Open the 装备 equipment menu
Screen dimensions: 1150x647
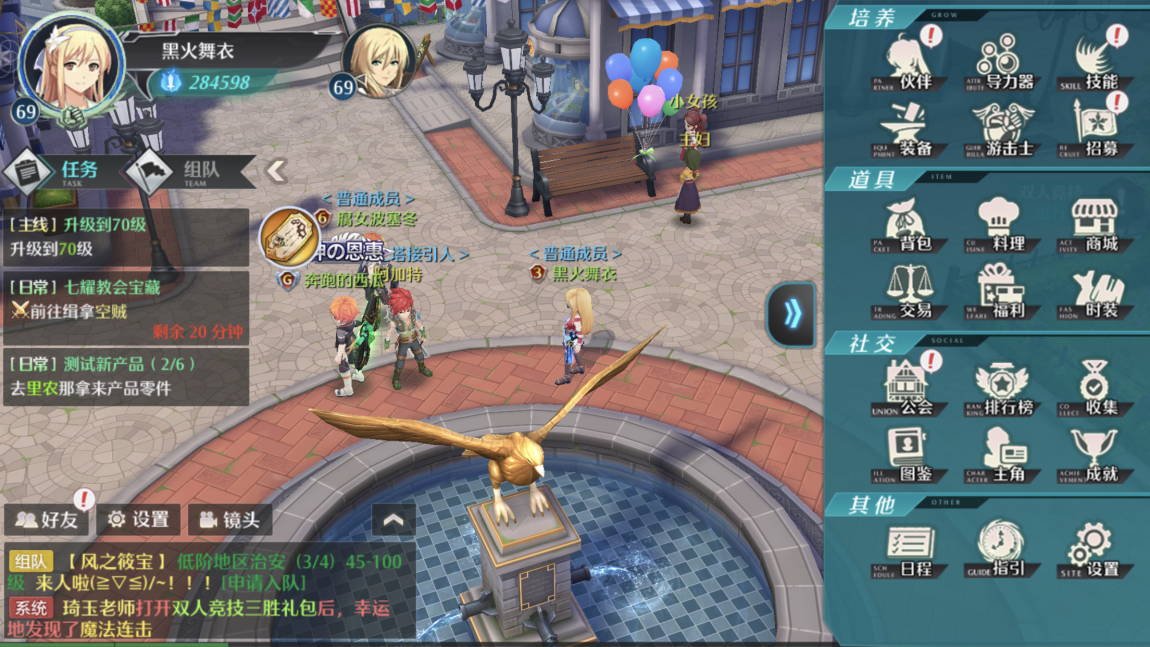909,130
